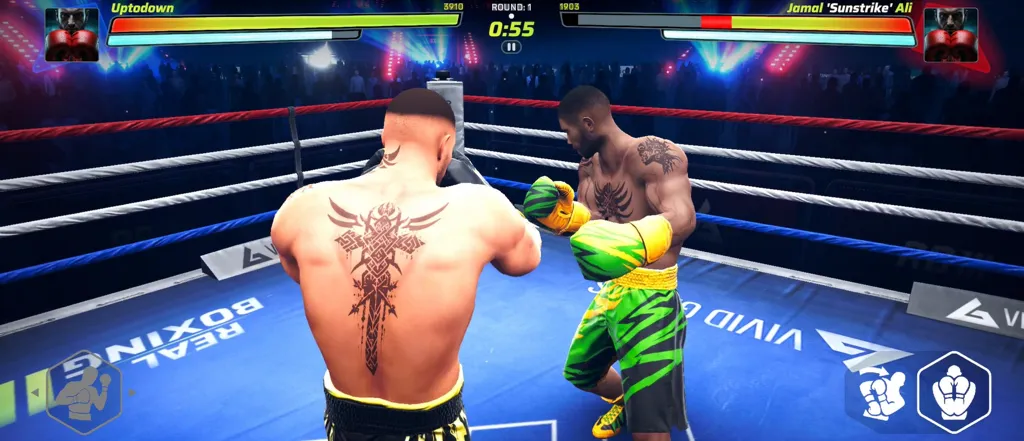Tap the Uptodown player portrait
1024x441 pixels.
(x=72, y=34)
